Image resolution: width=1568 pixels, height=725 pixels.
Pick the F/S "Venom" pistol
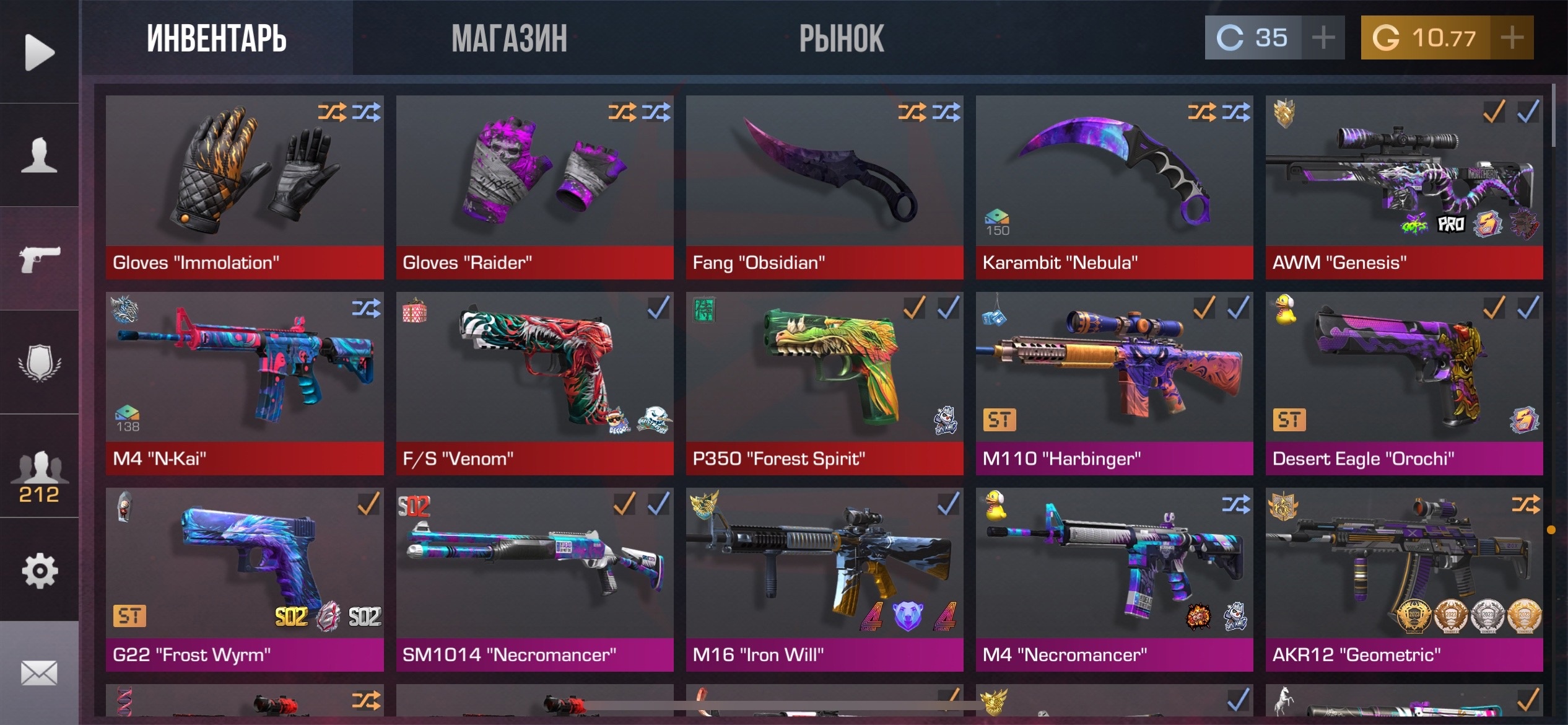tap(534, 382)
